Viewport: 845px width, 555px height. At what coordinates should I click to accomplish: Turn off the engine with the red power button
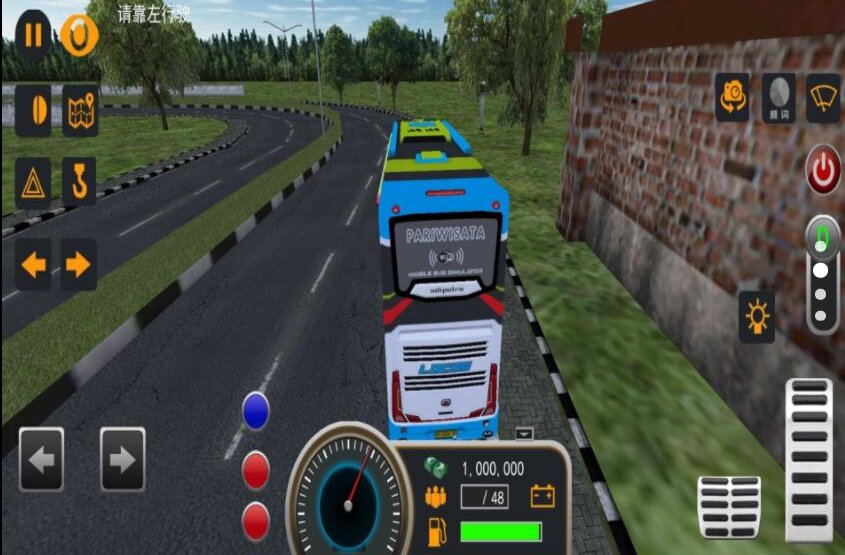tap(823, 171)
